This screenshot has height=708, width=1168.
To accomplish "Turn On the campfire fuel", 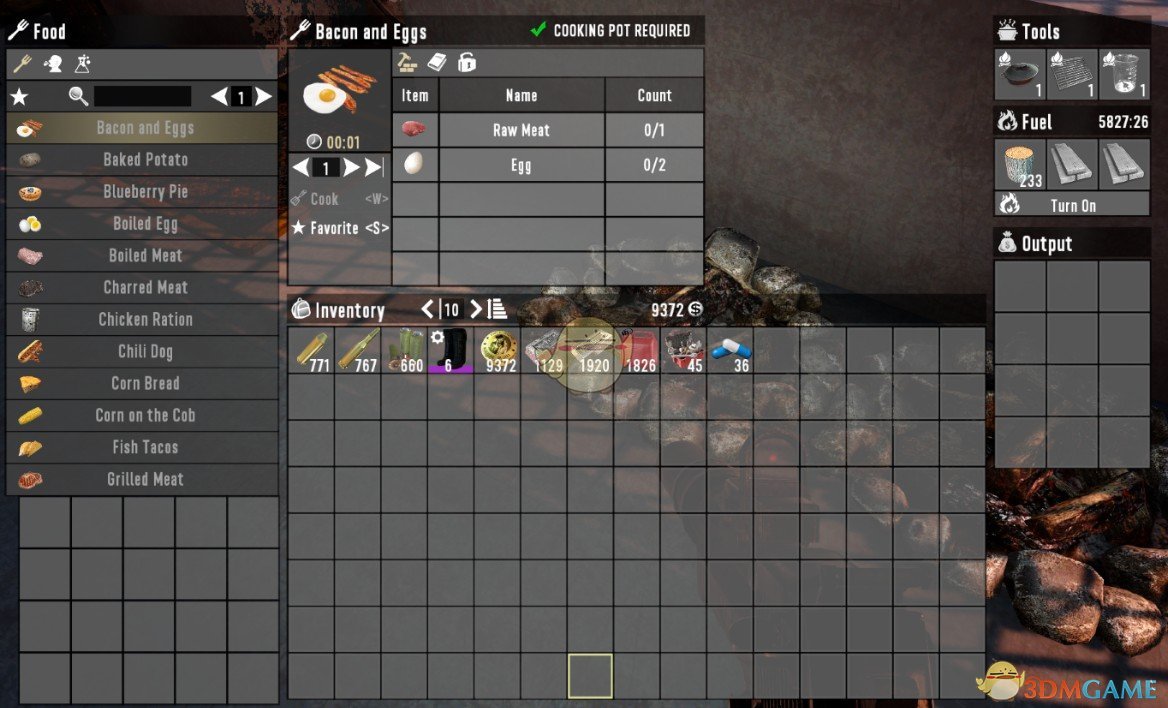I will click(1072, 205).
